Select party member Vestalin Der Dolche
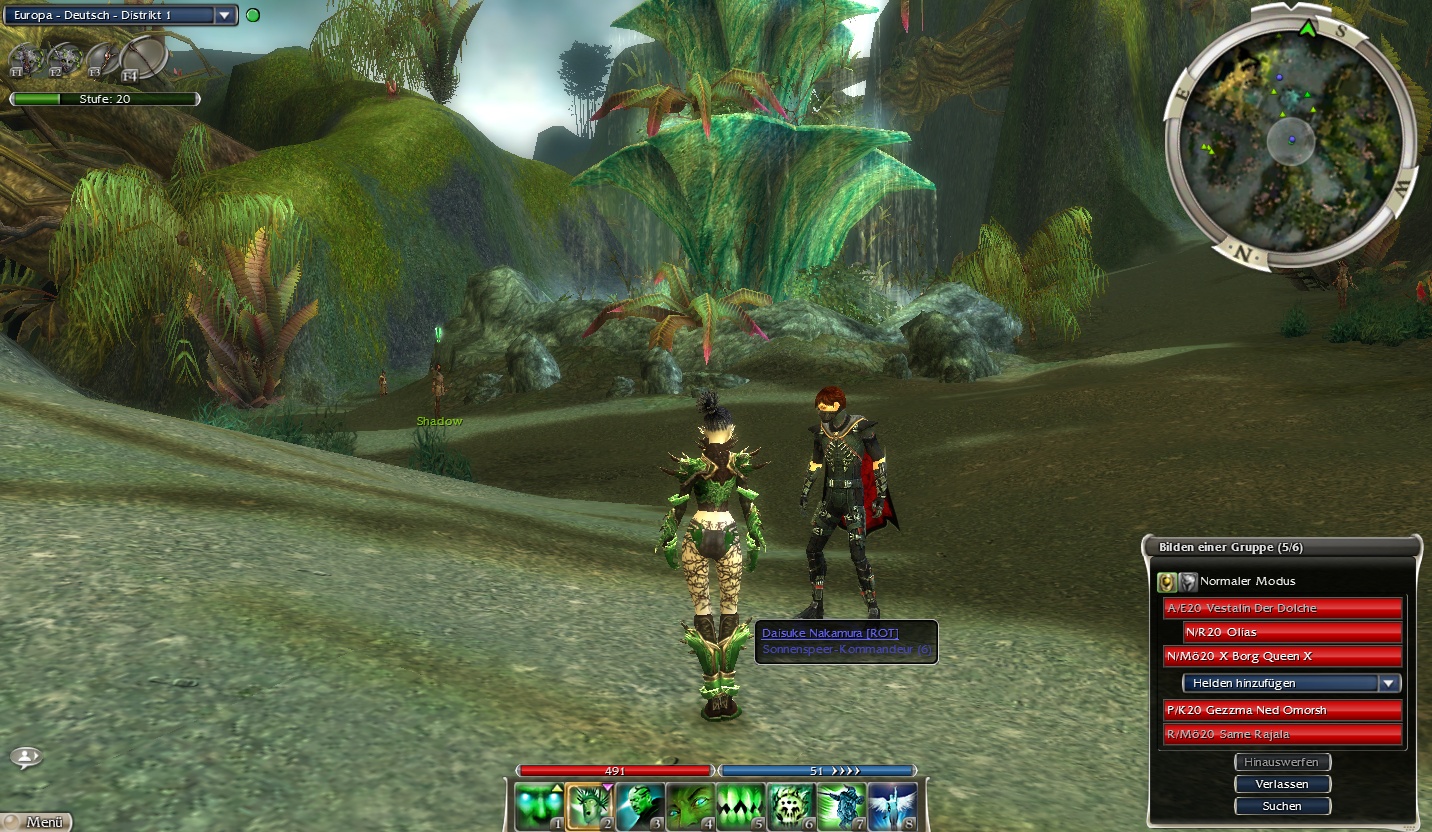The width and height of the screenshot is (1432, 832). (1282, 608)
